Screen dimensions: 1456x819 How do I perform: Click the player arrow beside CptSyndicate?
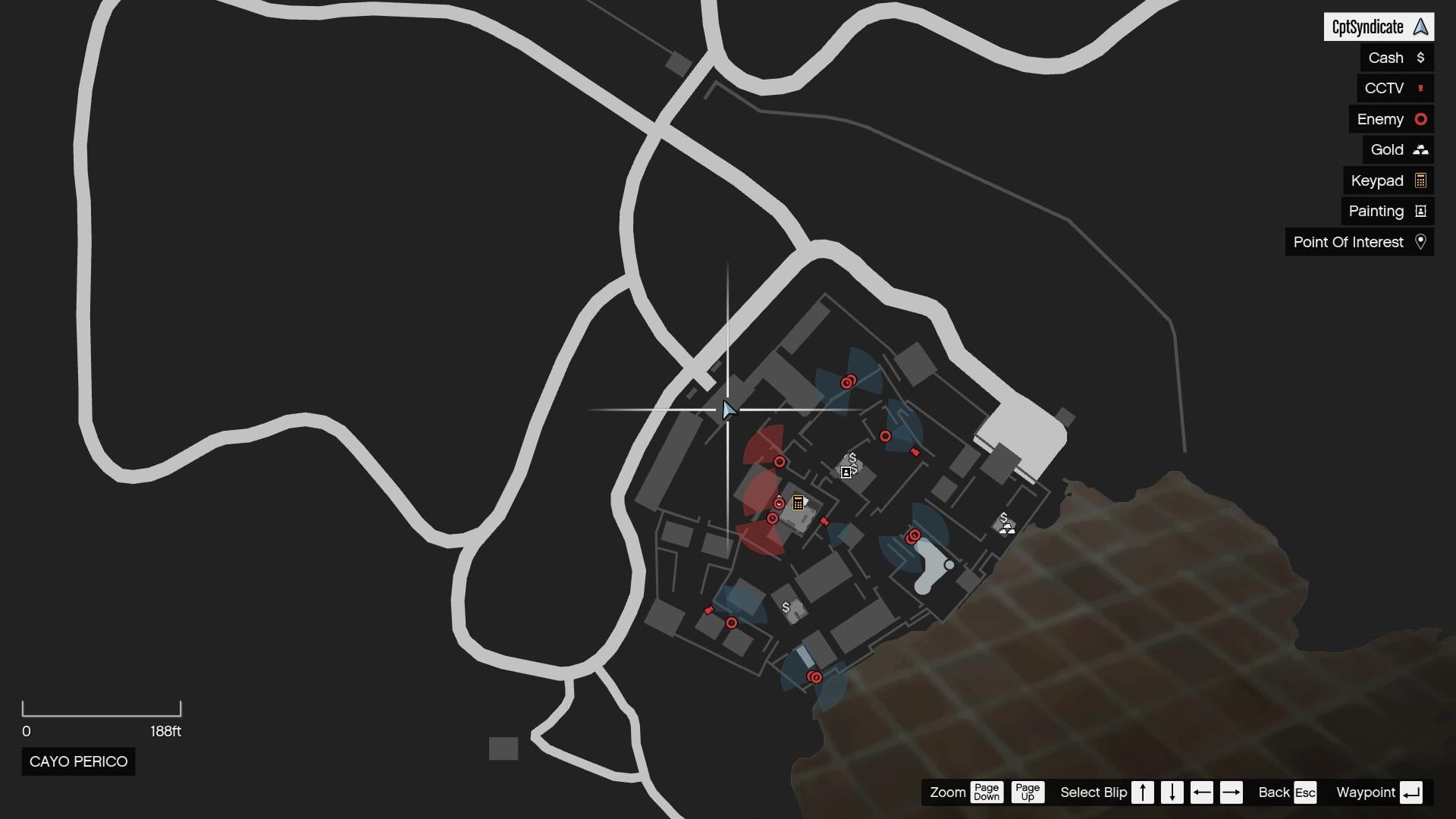point(1419,27)
